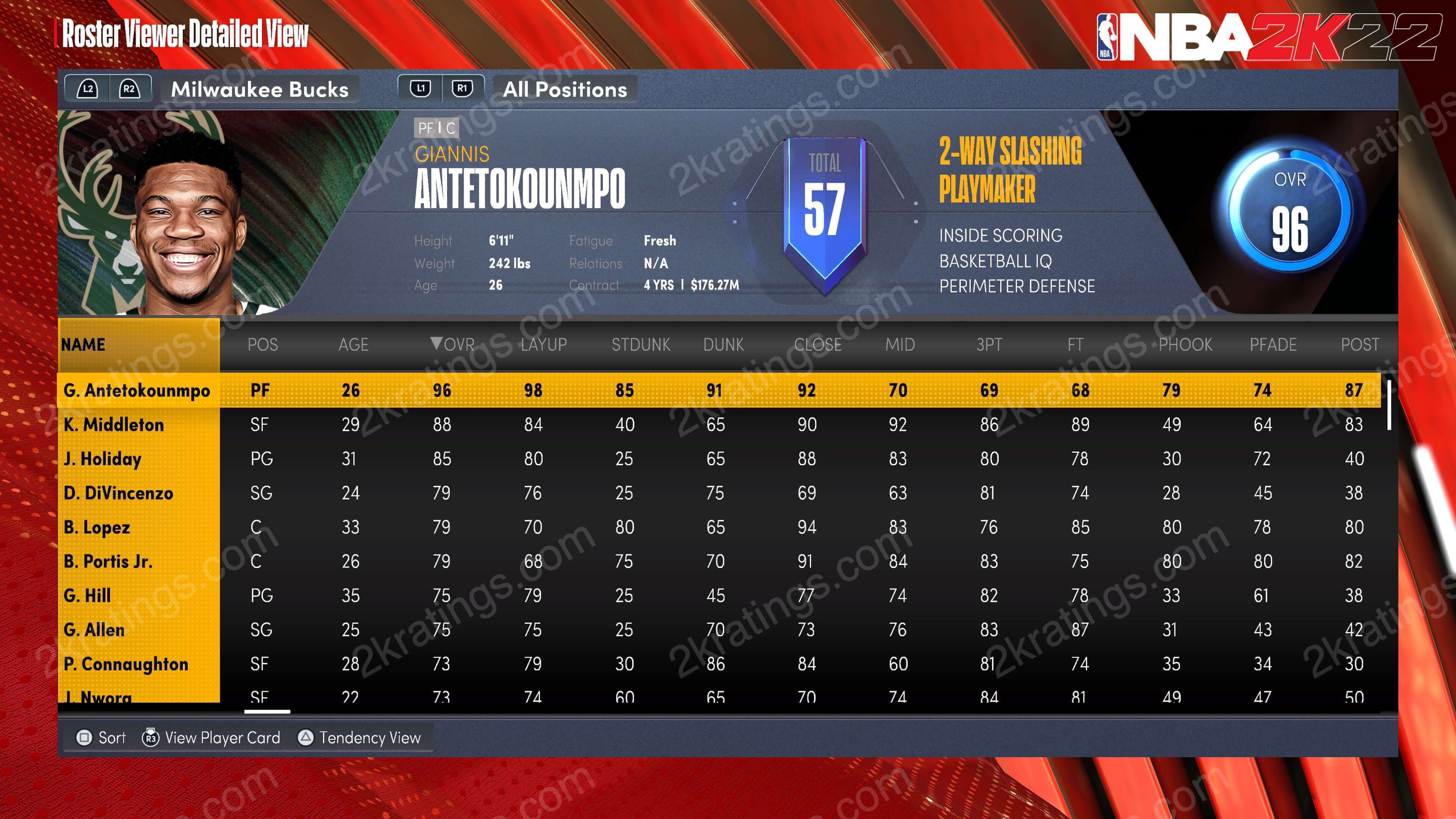Highlight B. Lopez in the roster
The image size is (1456, 819).
click(x=97, y=527)
